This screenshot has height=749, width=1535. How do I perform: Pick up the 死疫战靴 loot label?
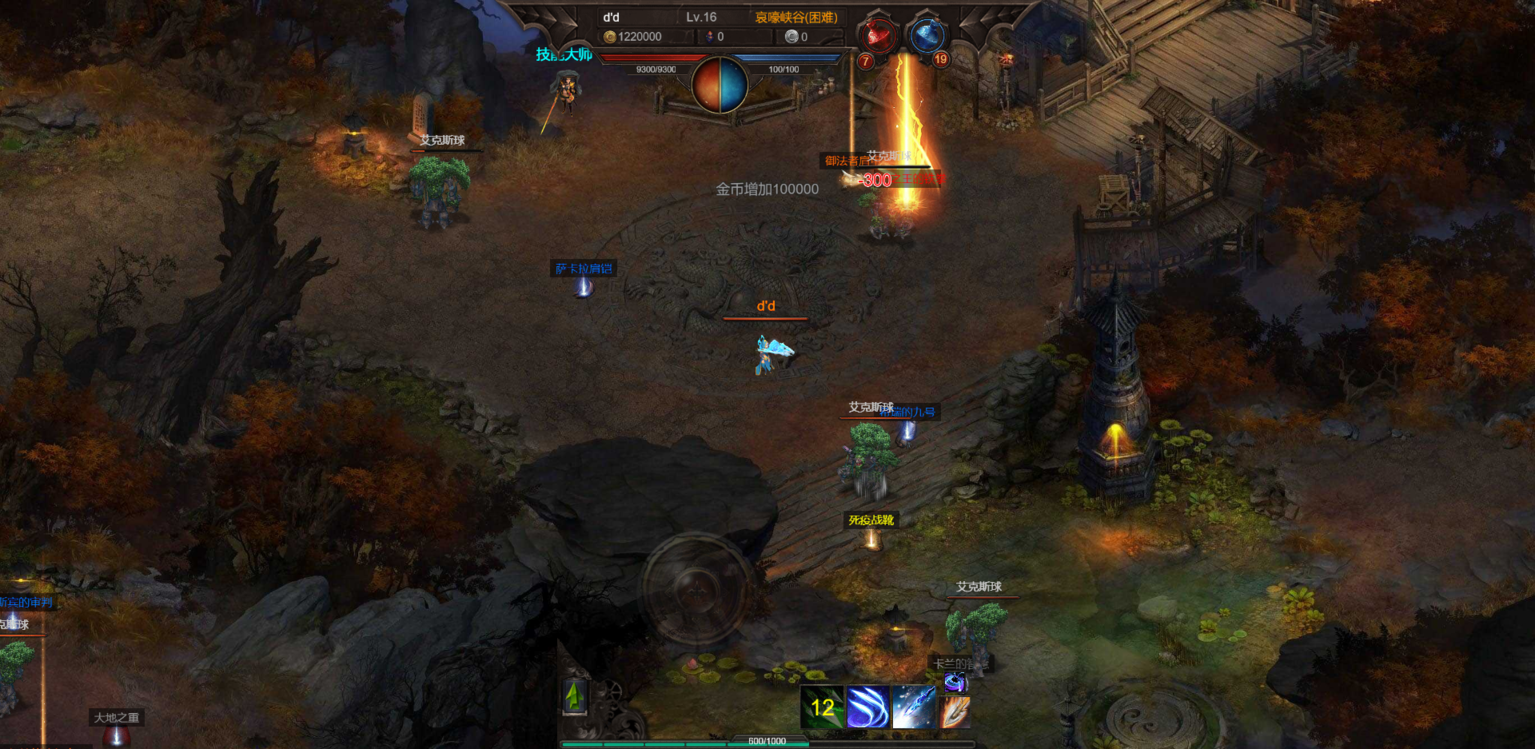871,520
